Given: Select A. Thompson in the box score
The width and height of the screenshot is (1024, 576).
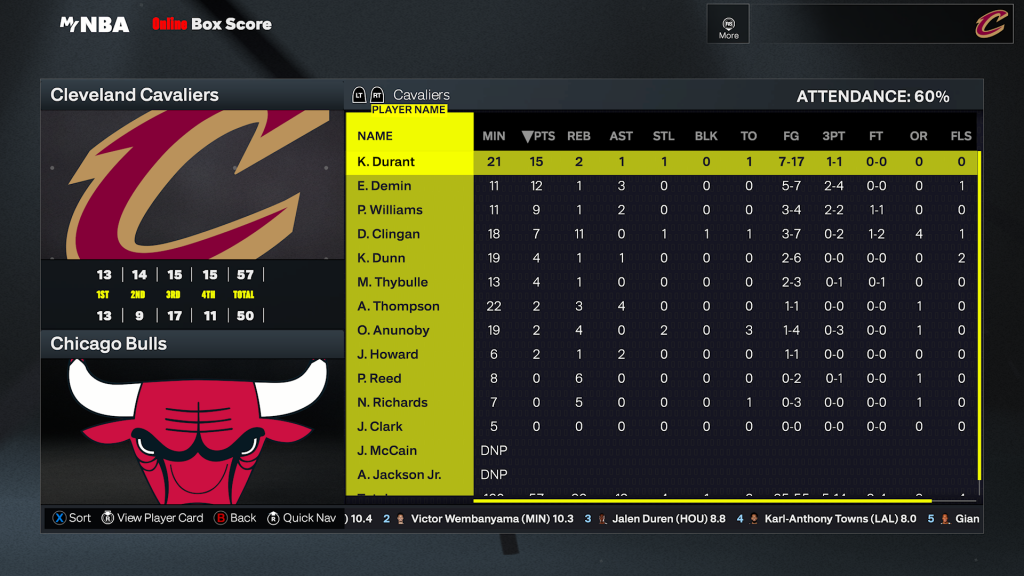Looking at the screenshot, I should point(398,306).
